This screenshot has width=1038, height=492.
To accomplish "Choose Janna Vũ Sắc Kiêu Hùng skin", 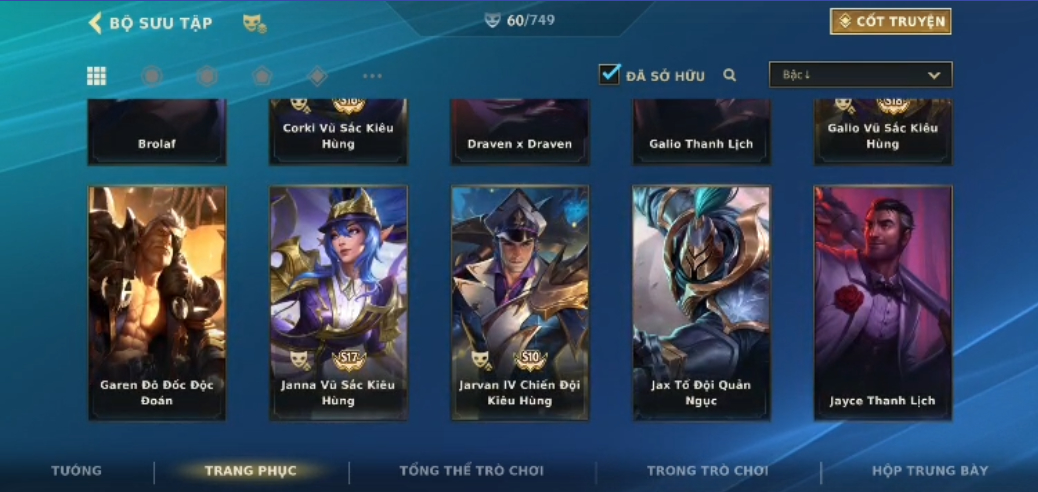I will (x=338, y=302).
